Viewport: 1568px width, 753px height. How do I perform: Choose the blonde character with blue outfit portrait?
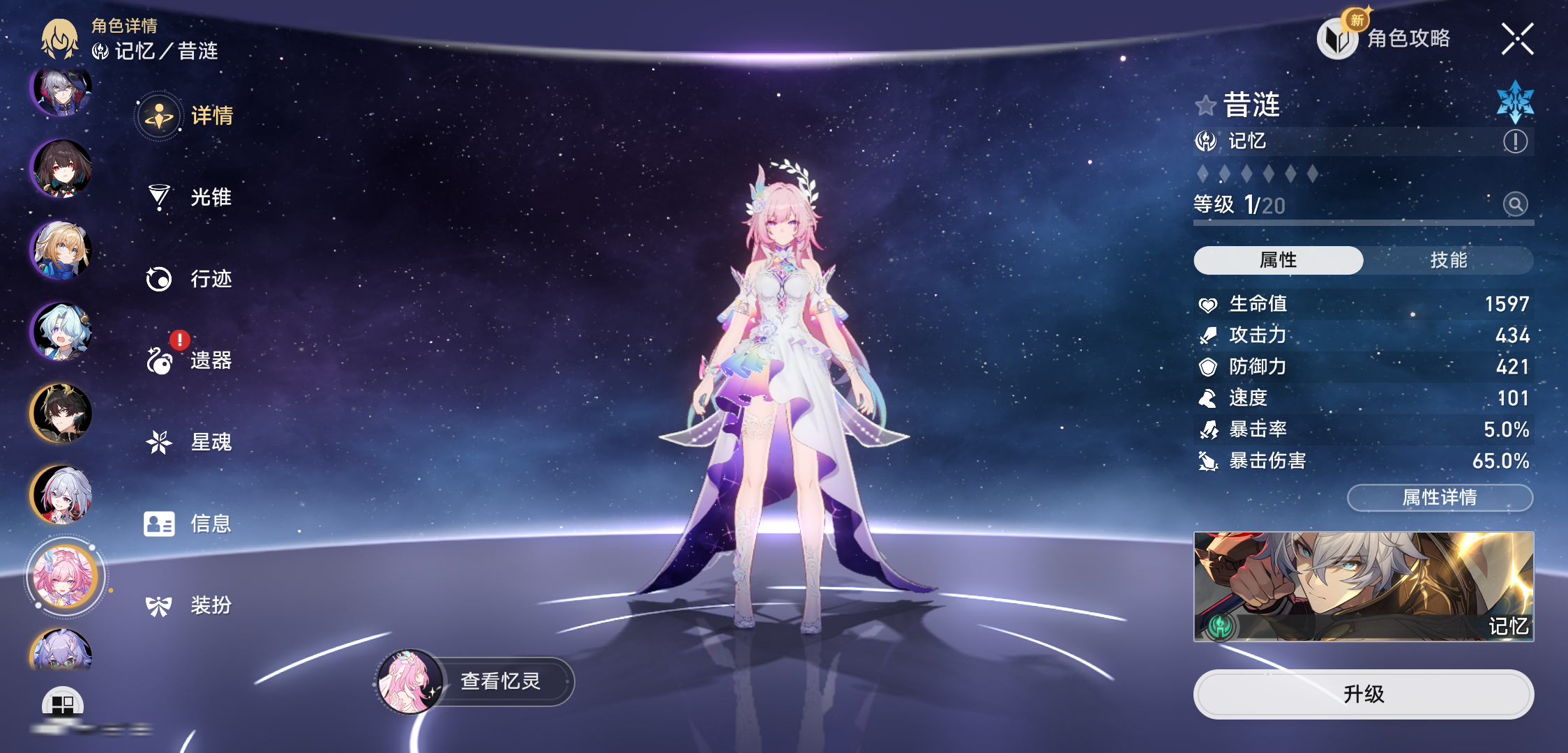(62, 250)
